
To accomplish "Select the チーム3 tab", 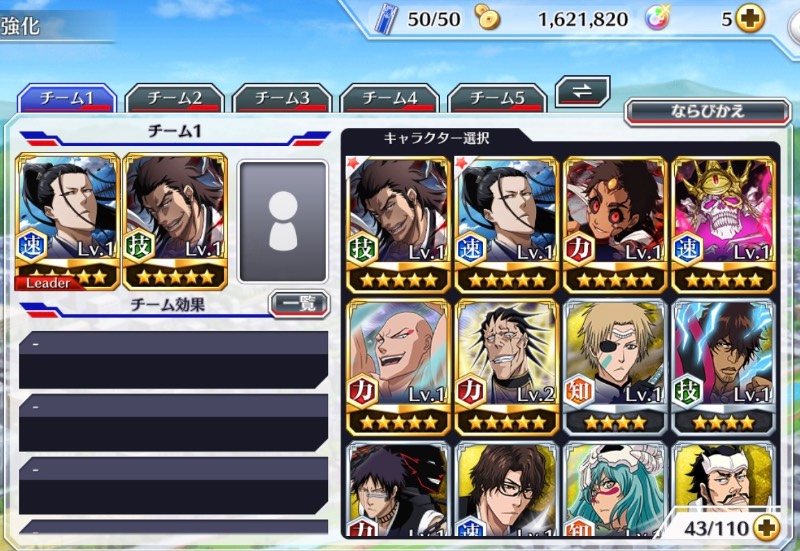I will 283,98.
